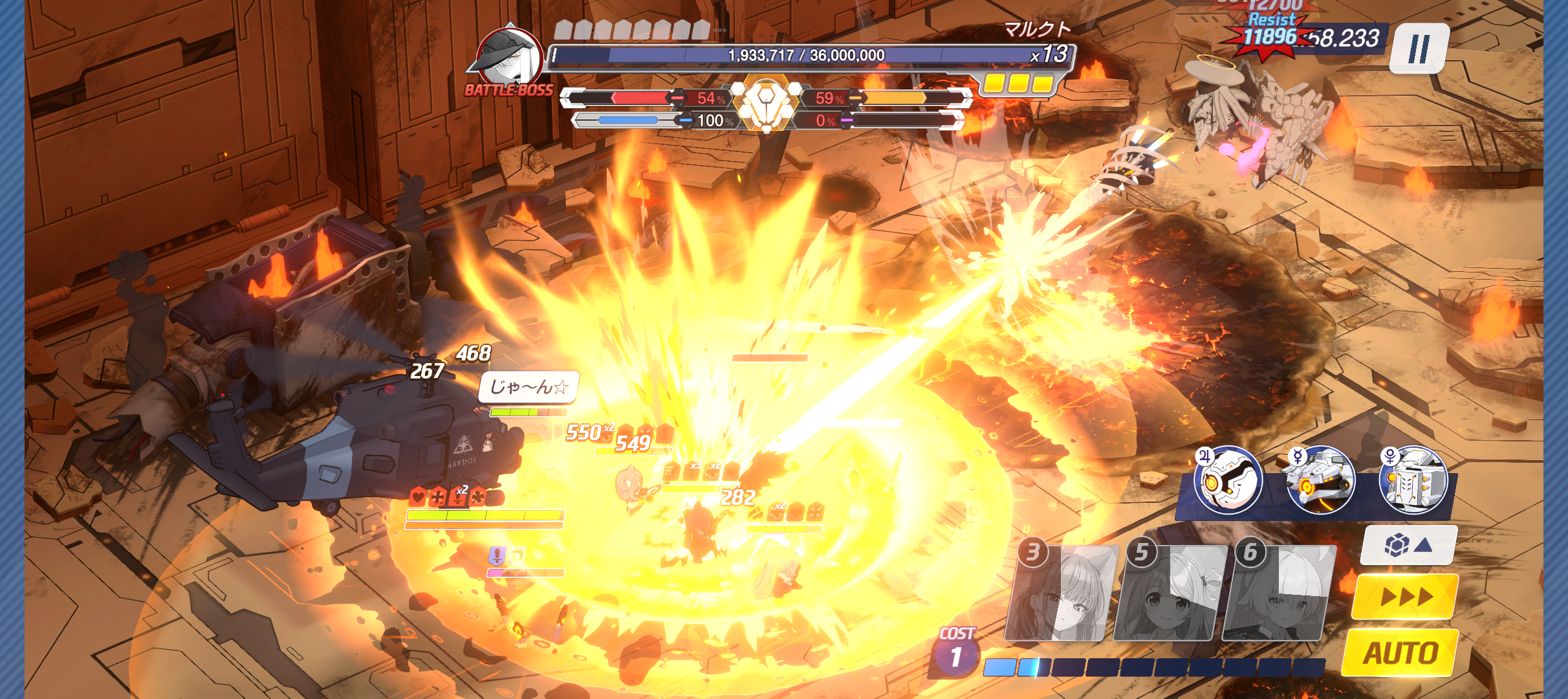
Task: Use the cost 3 cat-eared student skill card
Action: pos(1062,594)
